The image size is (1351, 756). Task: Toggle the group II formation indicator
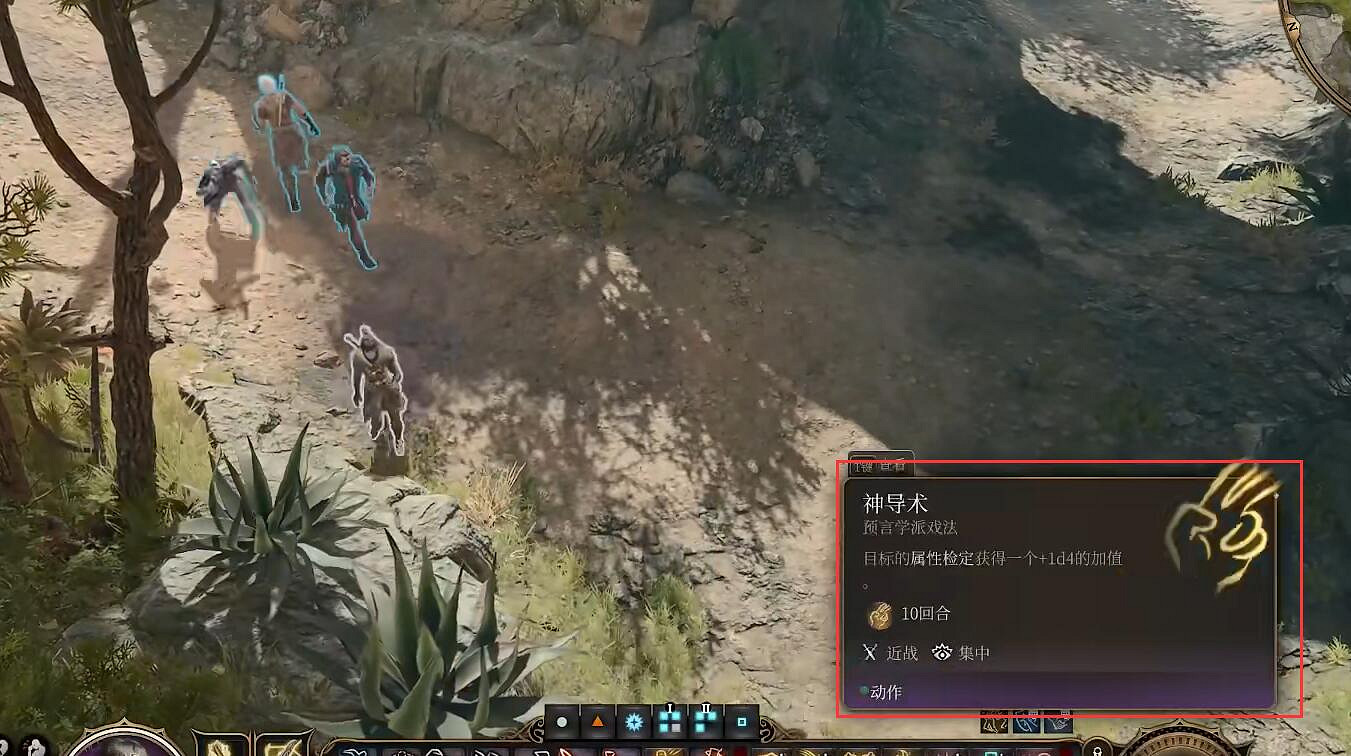click(707, 721)
